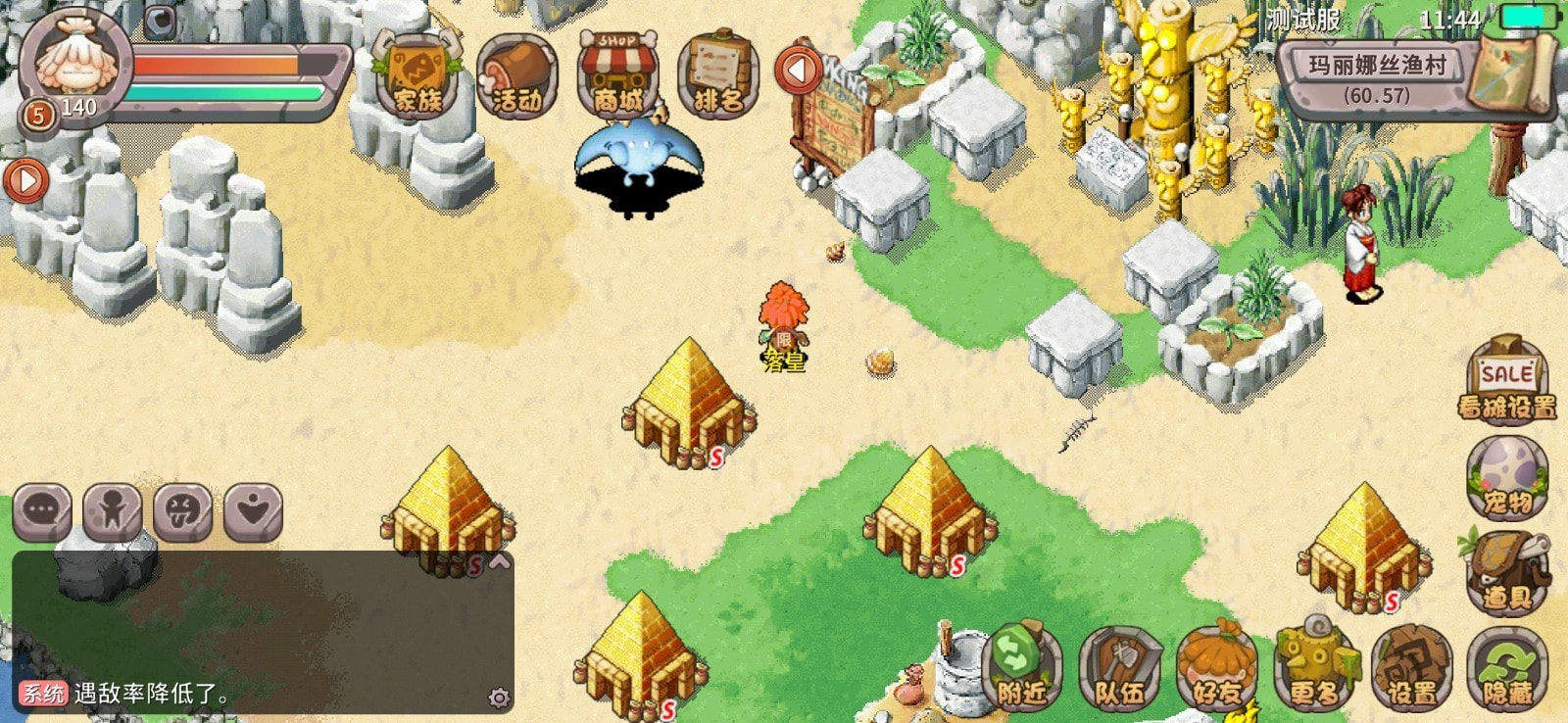This screenshot has height=723, width=1568.
Task: Expand the left side panel arrow
Action: click(x=25, y=181)
